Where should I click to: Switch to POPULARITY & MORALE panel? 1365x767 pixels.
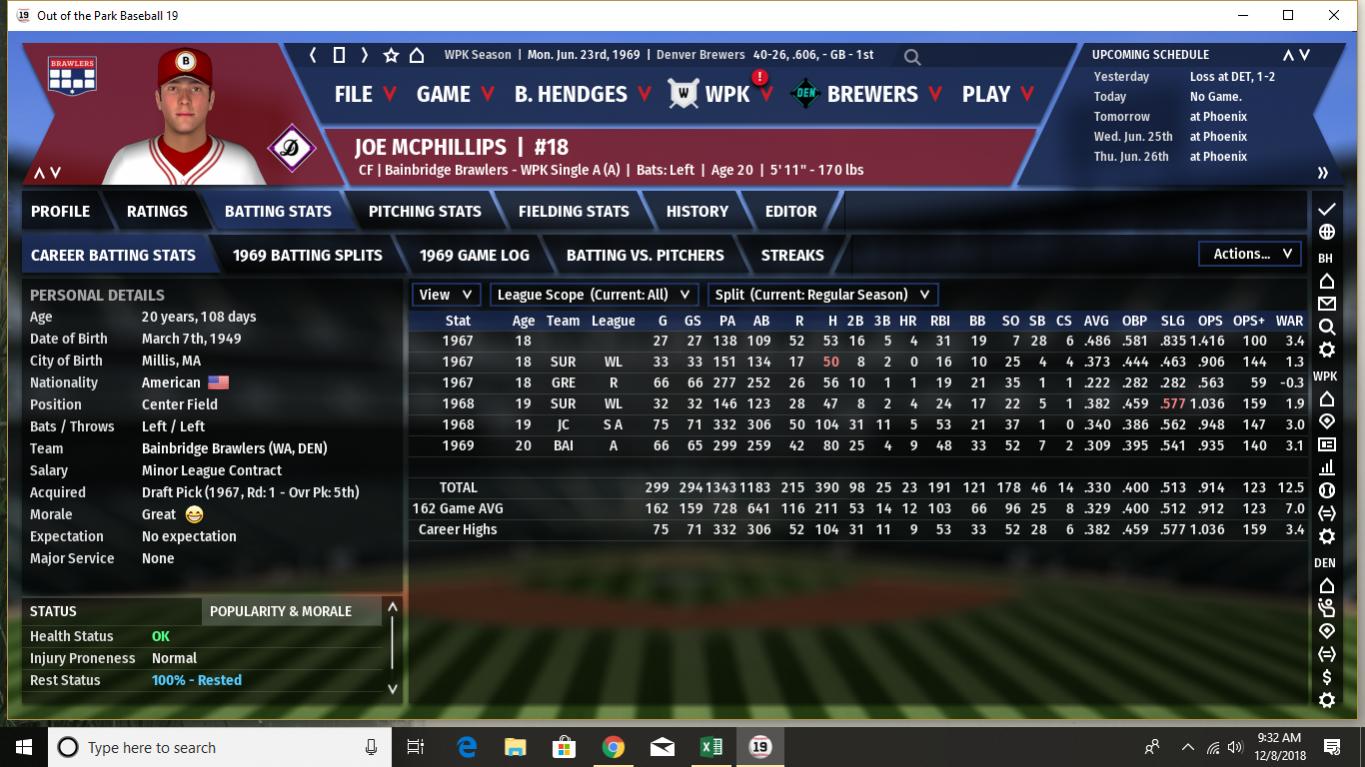point(281,611)
